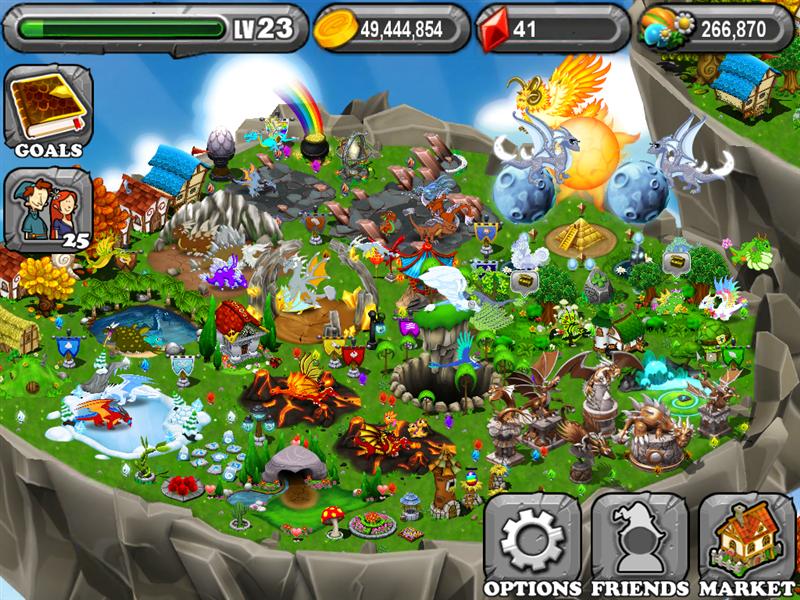Show the Friends list
Image resolution: width=800 pixels, height=600 pixels.
(639, 543)
